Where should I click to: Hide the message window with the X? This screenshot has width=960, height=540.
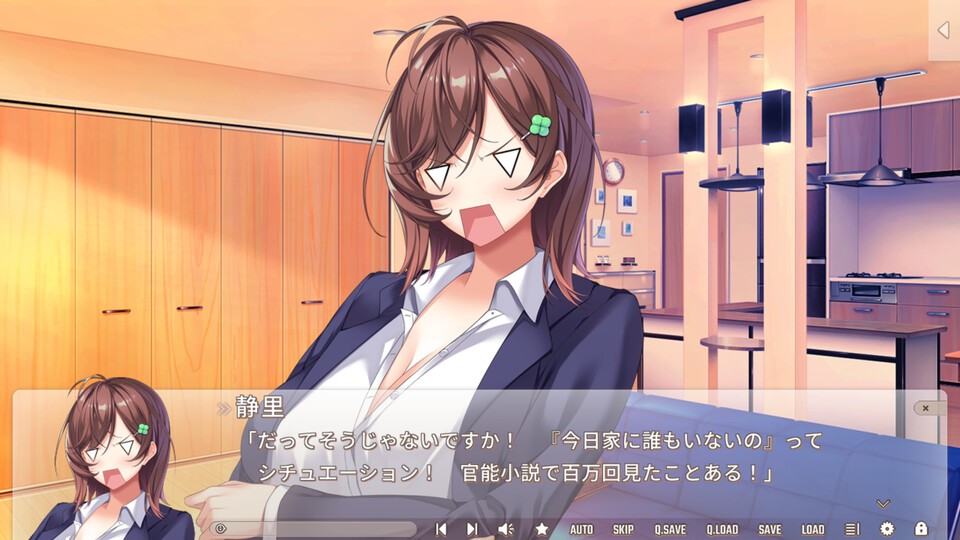pyautogui.click(x=926, y=408)
